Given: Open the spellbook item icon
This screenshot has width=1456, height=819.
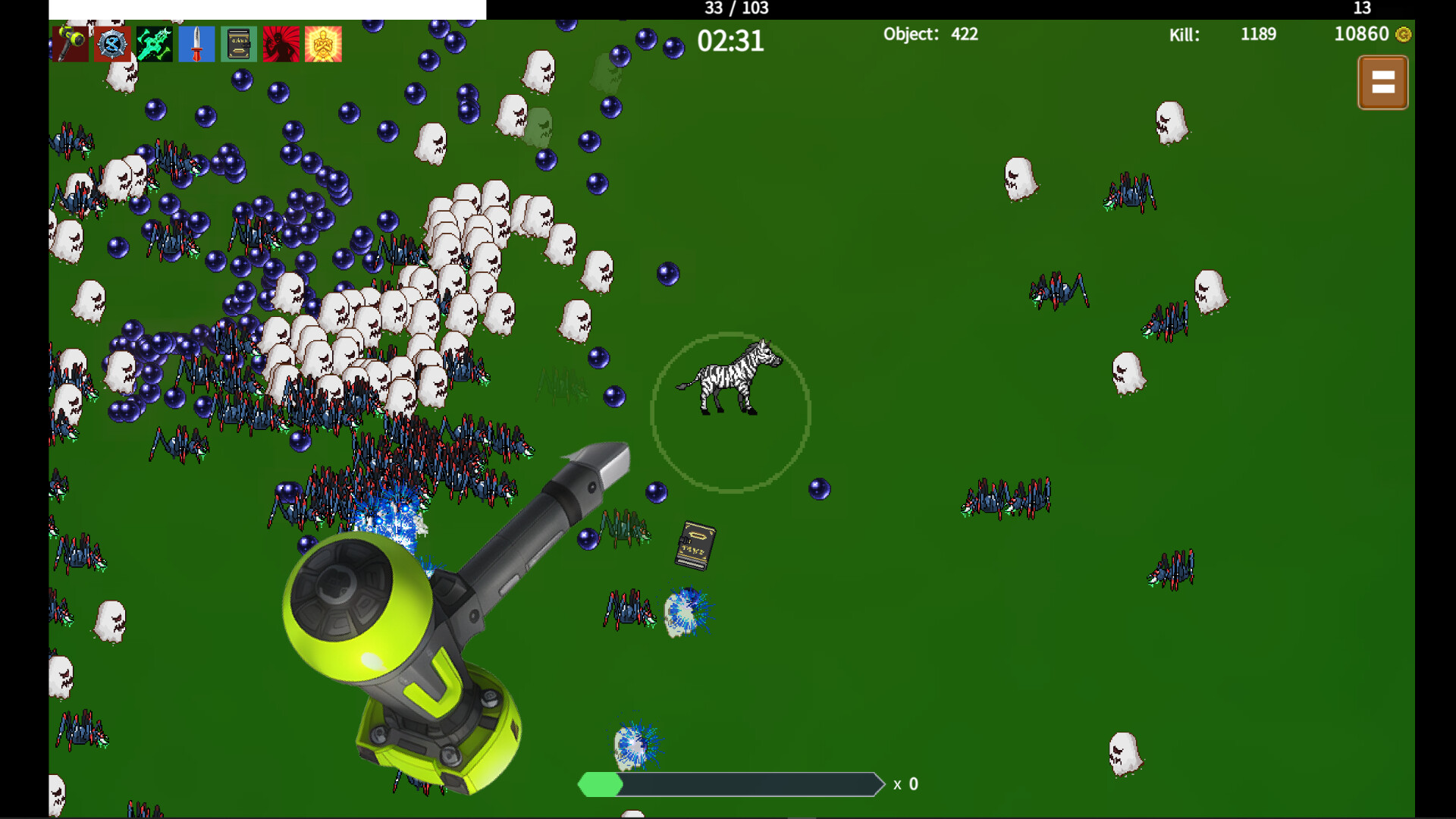Looking at the screenshot, I should click(238, 43).
